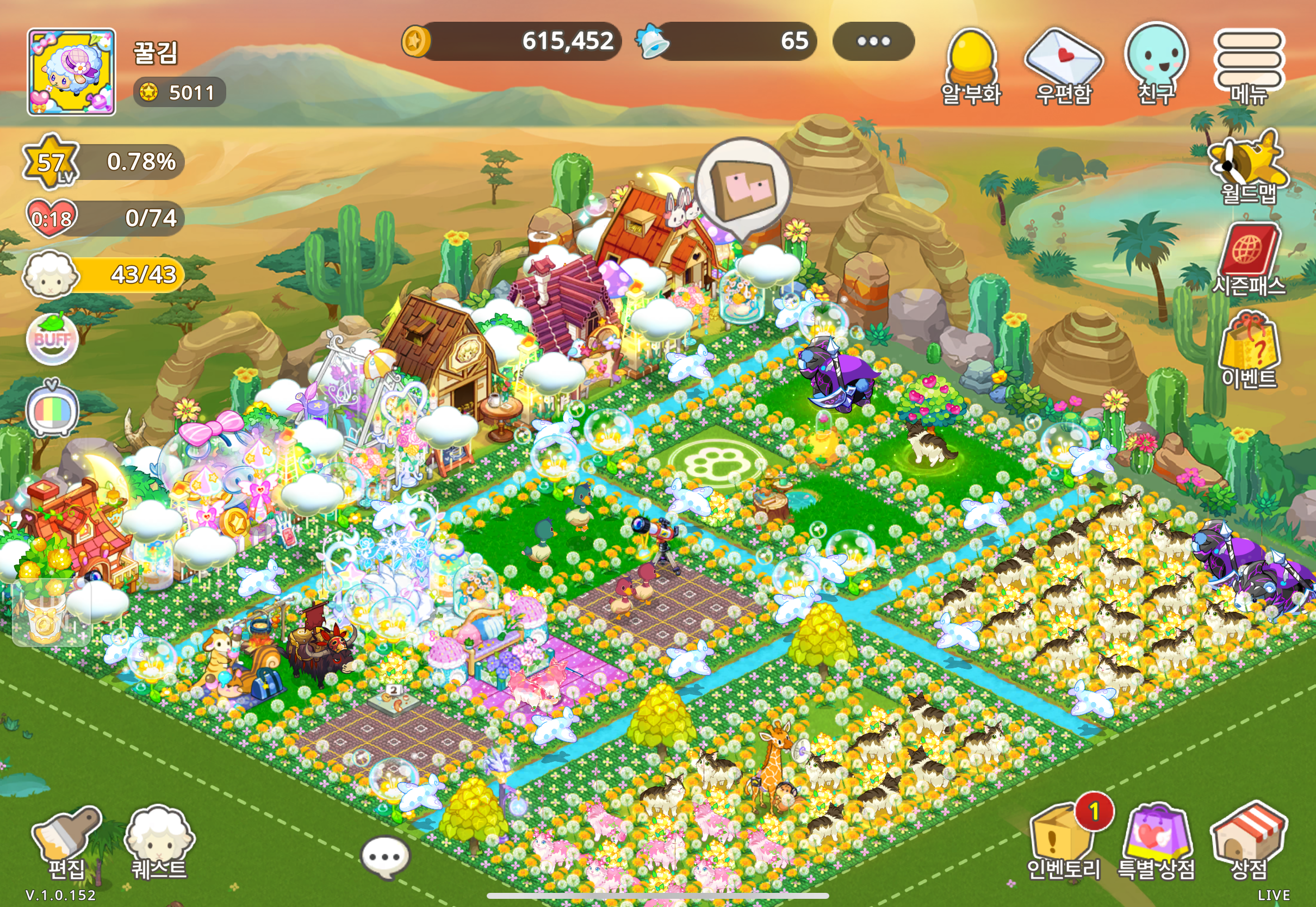1316x907 pixels.
Task: Open the player profile avatar
Action: 72,72
